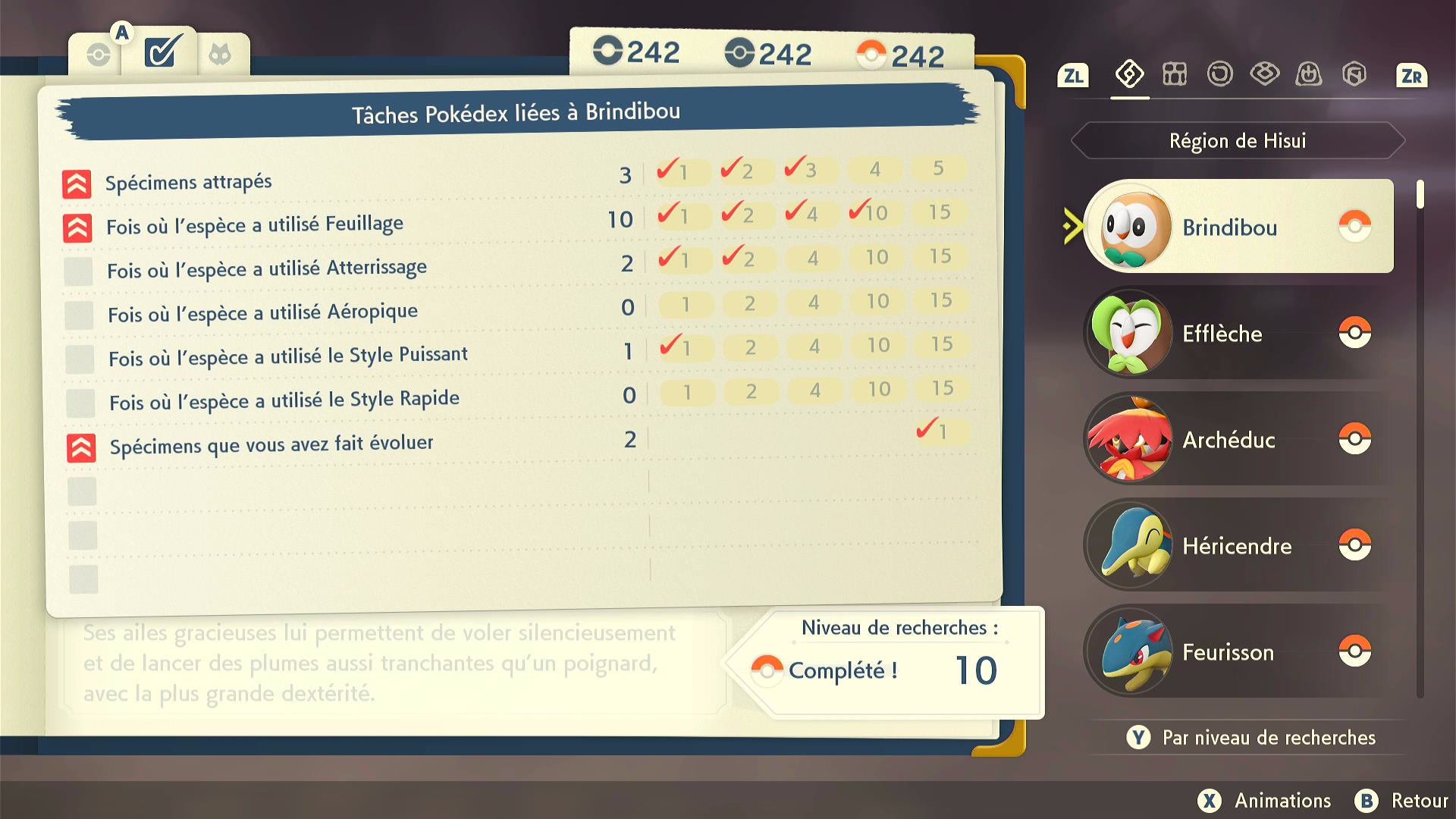1456x819 pixels.
Task: Select Brindibou in the Pokédex list
Action: (x=1238, y=227)
